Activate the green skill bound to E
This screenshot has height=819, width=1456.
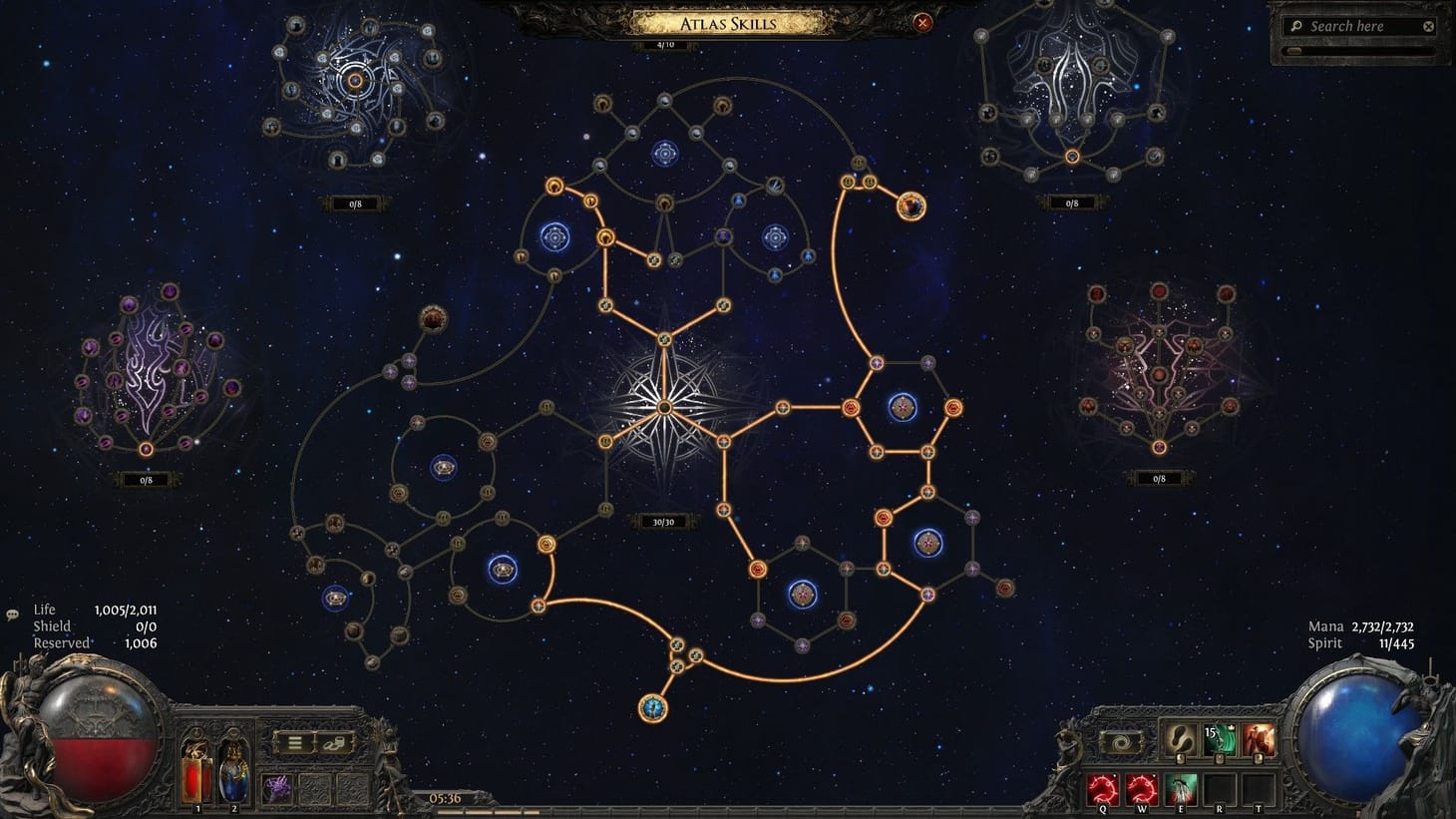tap(1181, 788)
